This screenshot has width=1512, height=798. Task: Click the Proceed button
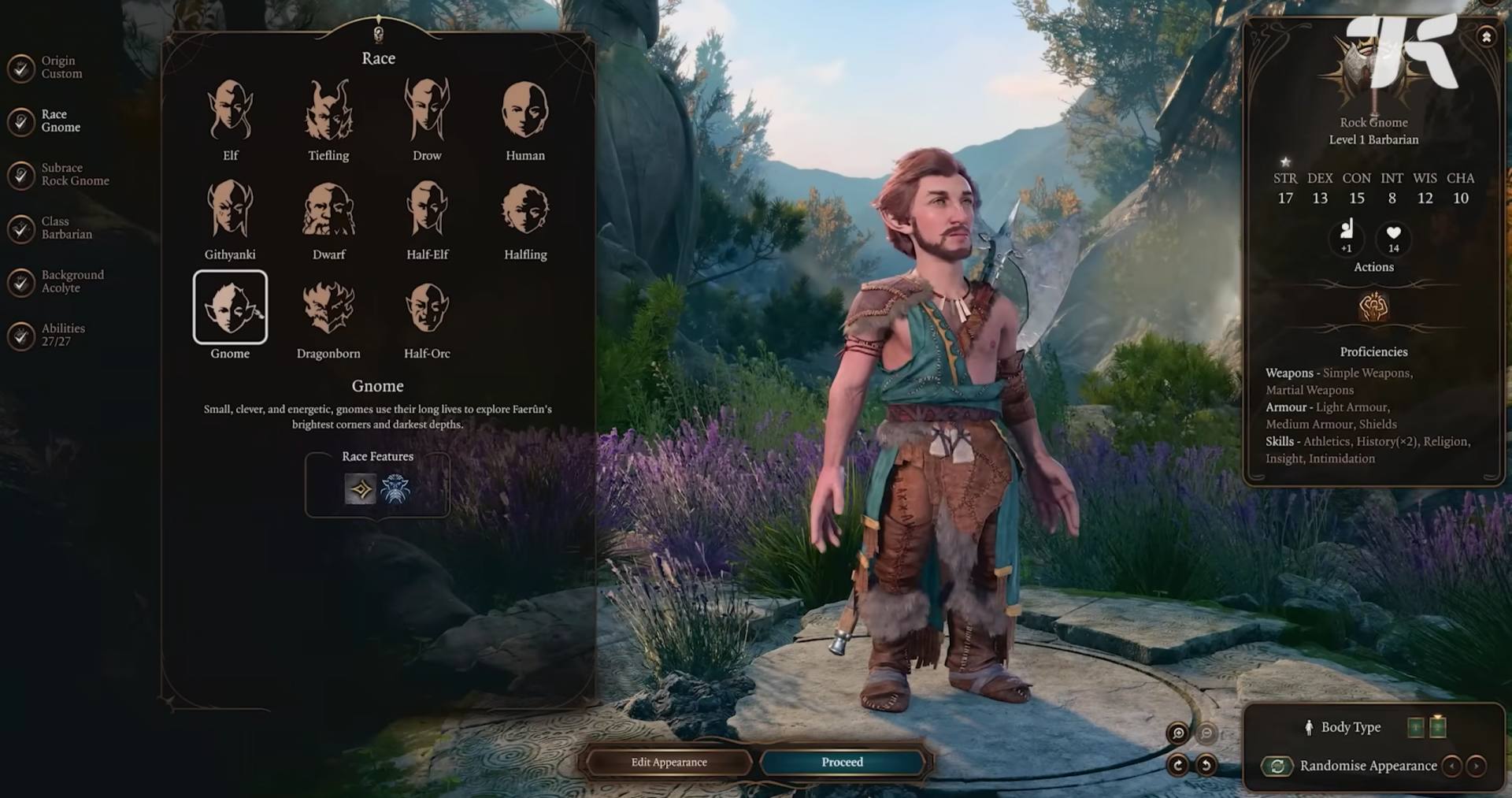[x=842, y=763]
